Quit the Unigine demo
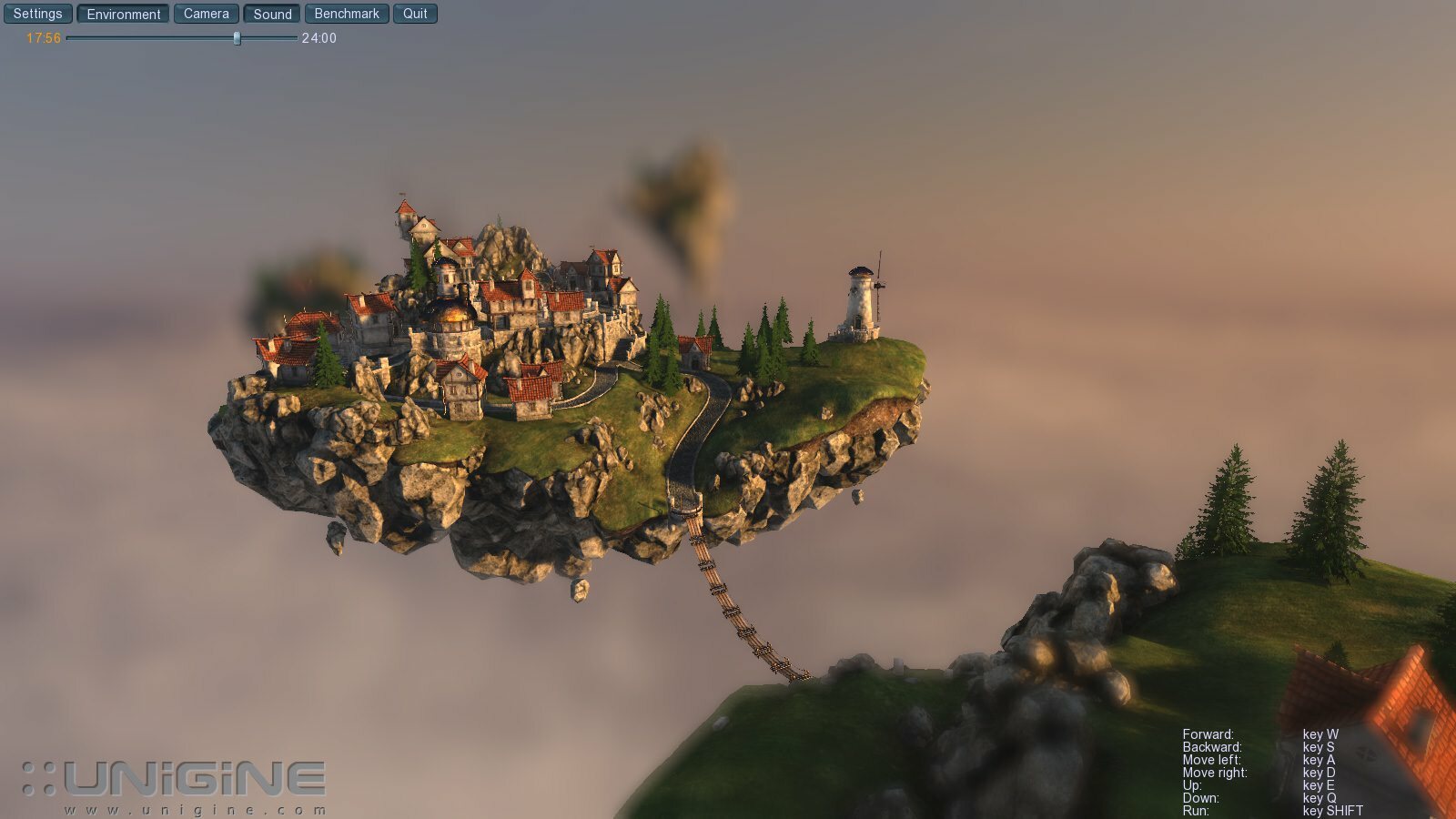Screen dimensions: 1456x819 (415, 14)
